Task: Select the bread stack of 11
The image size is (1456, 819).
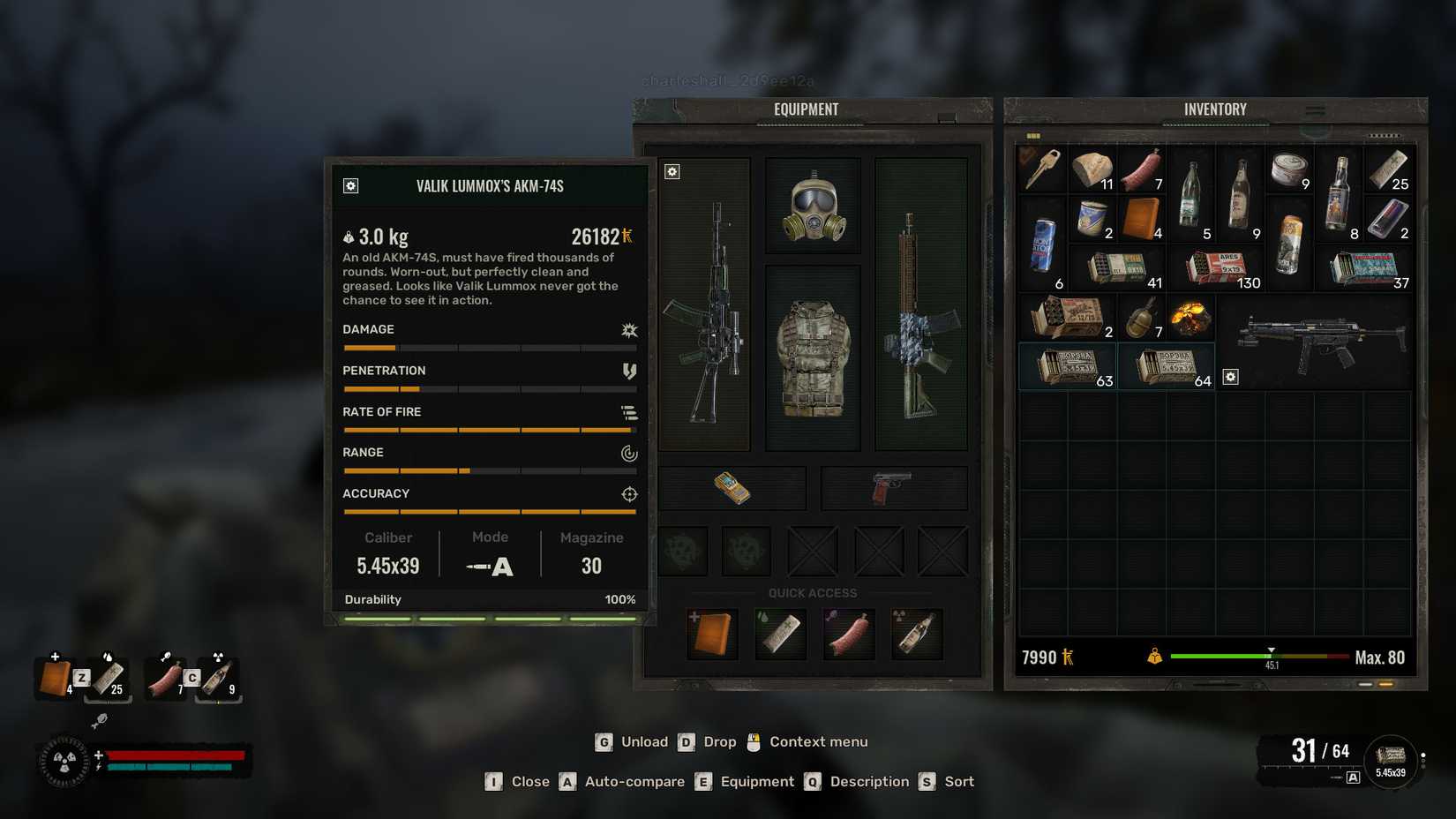Action: (1092, 169)
